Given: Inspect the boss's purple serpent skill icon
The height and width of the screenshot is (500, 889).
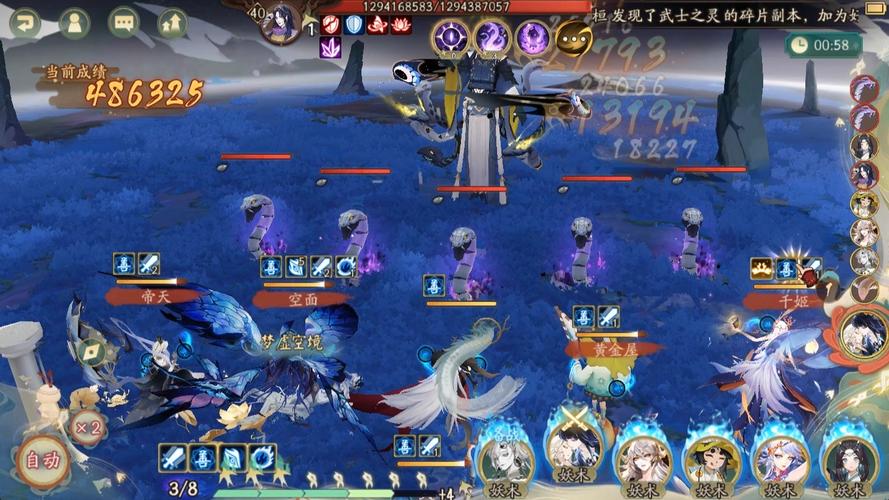Looking at the screenshot, I should (492, 38).
